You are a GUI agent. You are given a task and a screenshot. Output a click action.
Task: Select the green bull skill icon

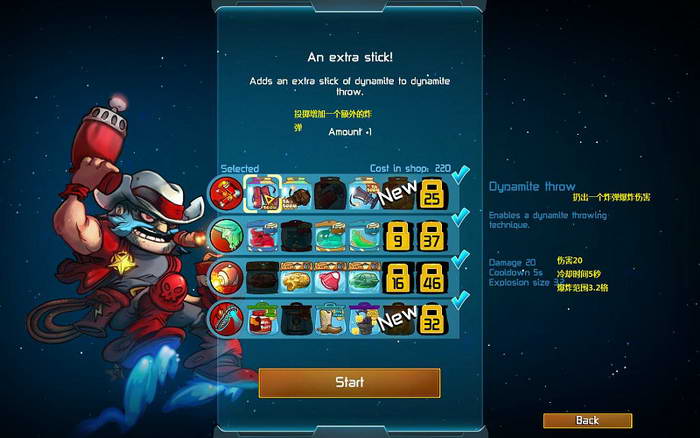[x=224, y=235]
